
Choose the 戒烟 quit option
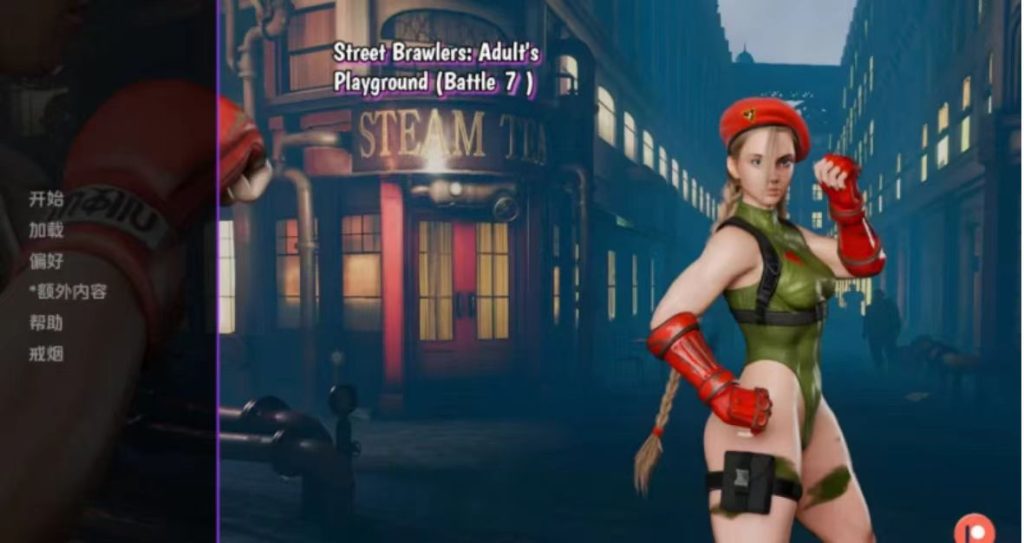[46, 354]
